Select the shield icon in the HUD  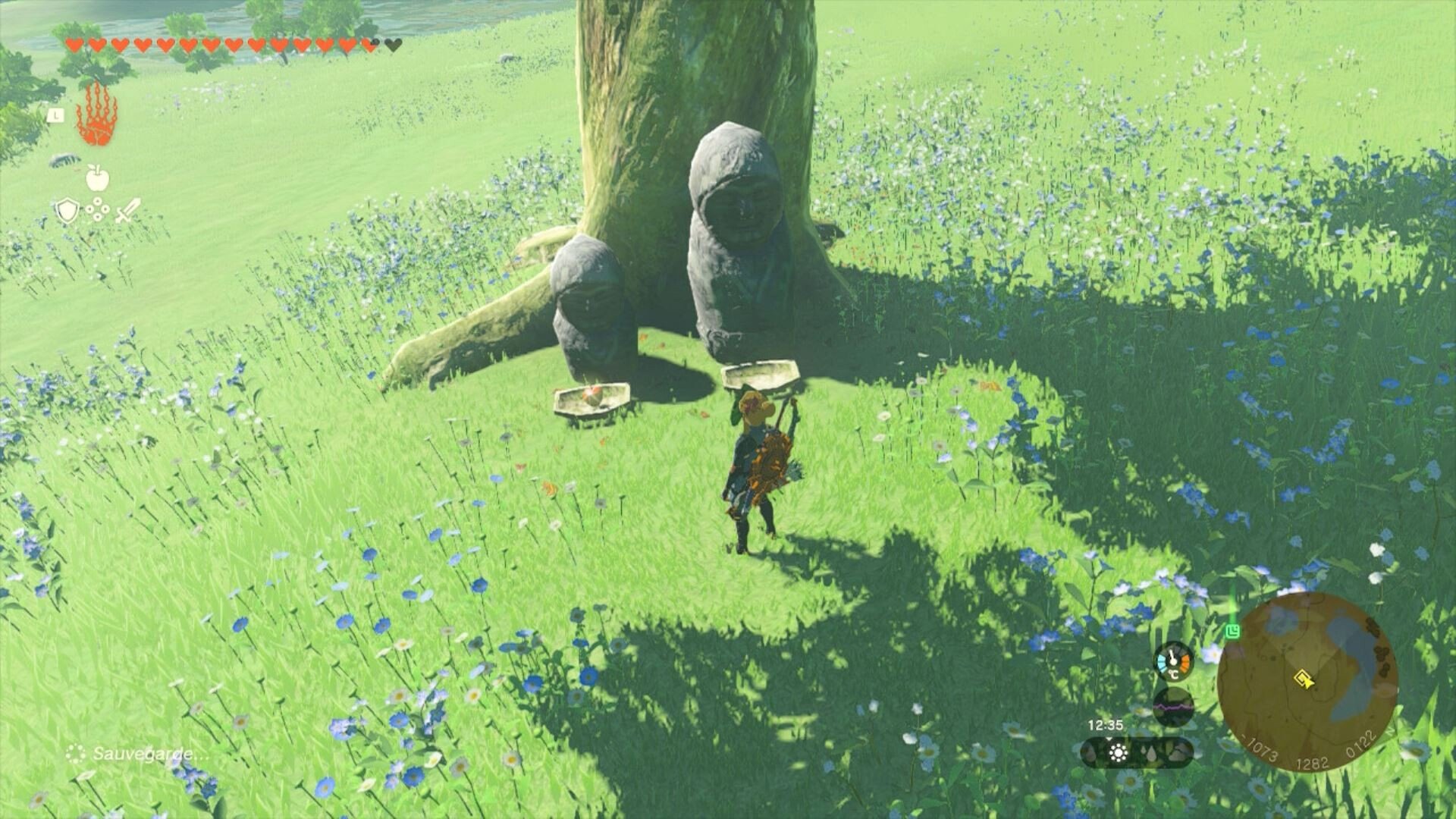67,210
